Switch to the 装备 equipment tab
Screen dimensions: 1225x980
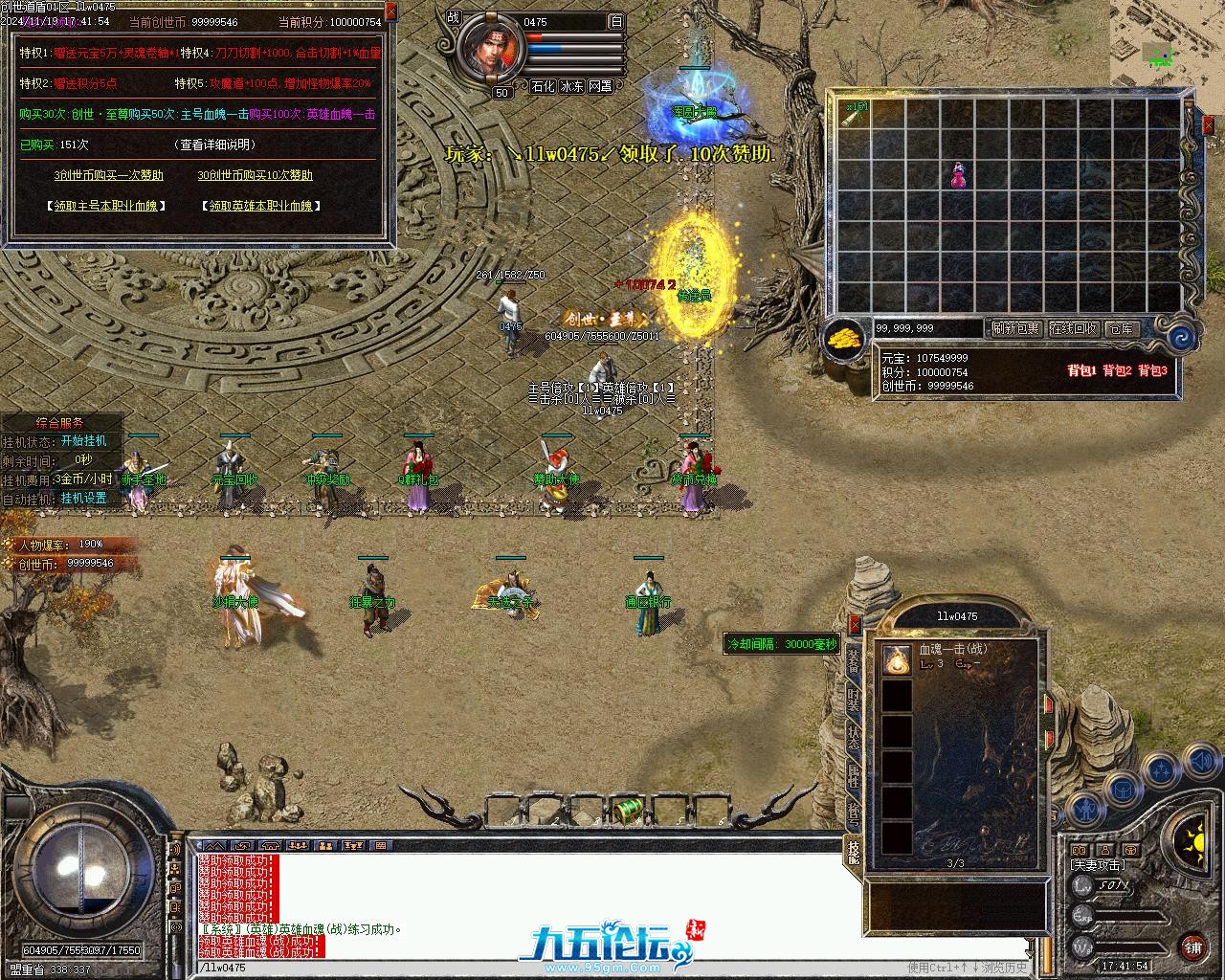click(x=854, y=661)
